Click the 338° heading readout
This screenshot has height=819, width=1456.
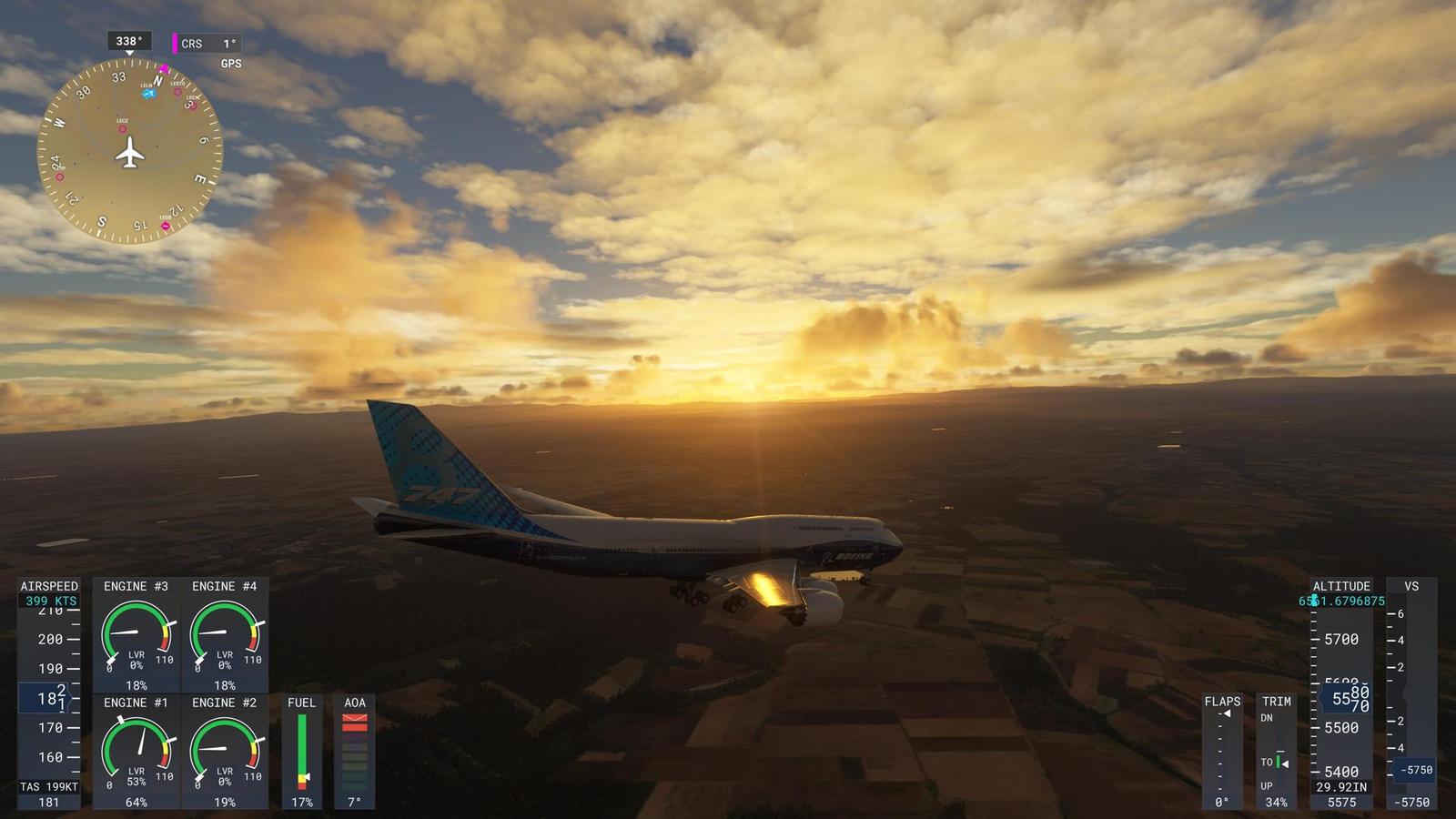click(x=128, y=41)
